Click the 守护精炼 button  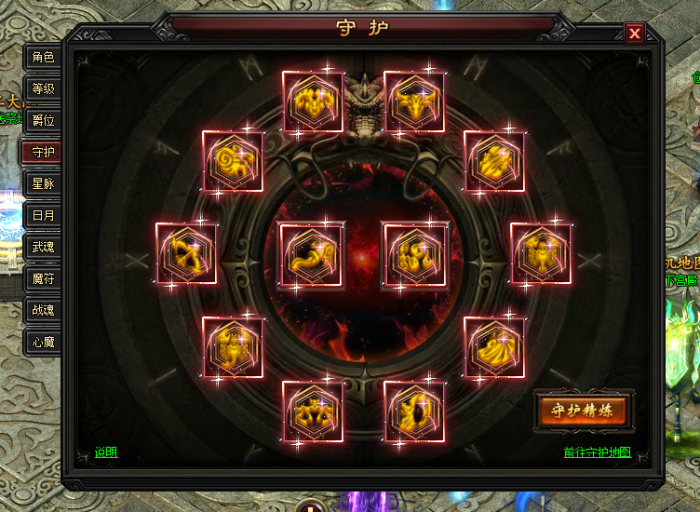click(584, 410)
